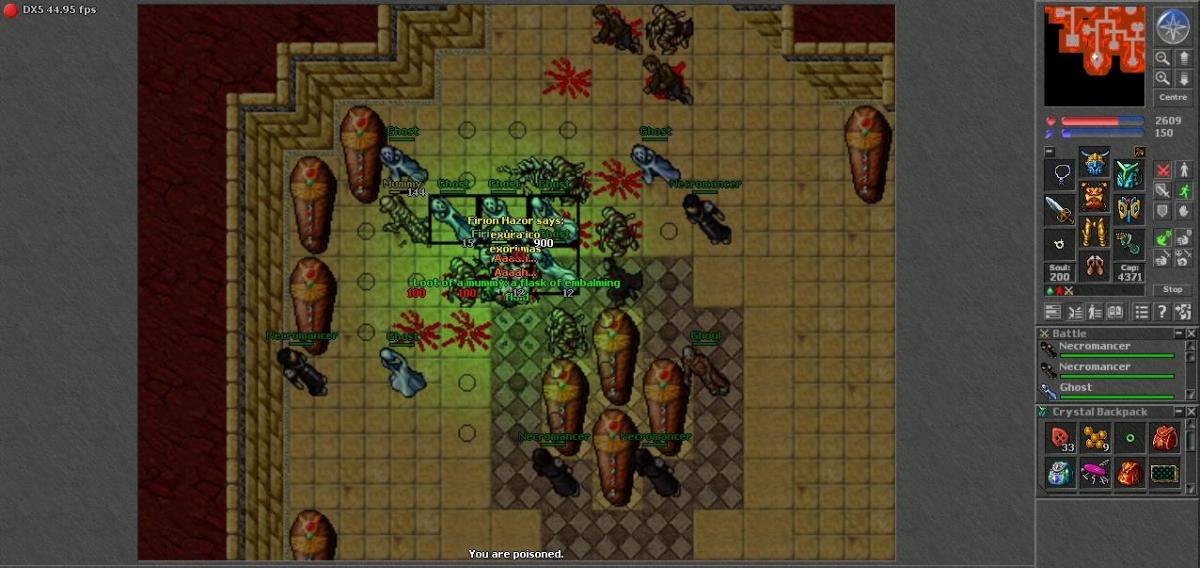Select the golden legs equipment slot
Viewport: 1200px width, 568px height.
(x=1094, y=233)
